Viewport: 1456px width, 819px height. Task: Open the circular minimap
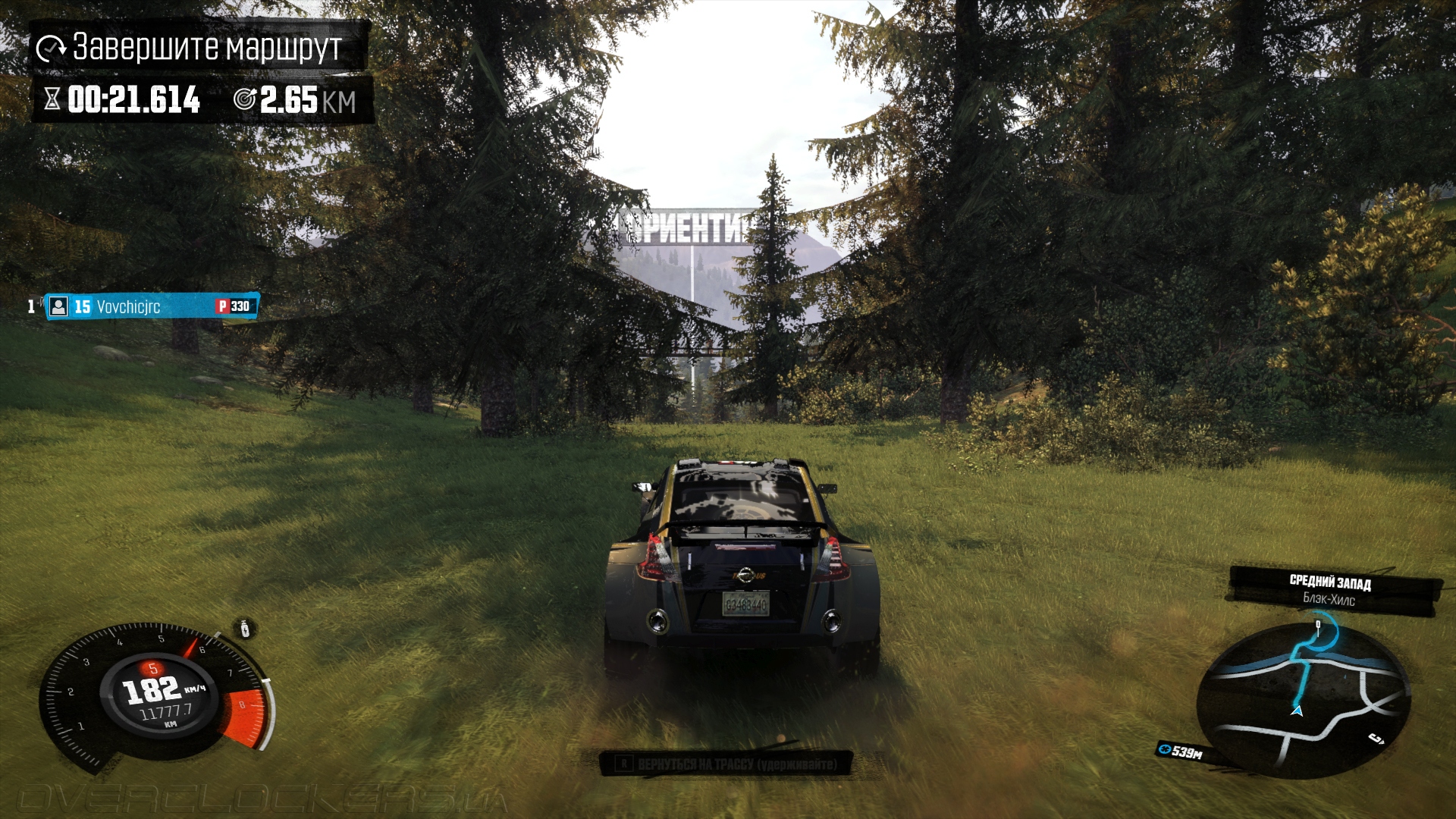(1303, 699)
